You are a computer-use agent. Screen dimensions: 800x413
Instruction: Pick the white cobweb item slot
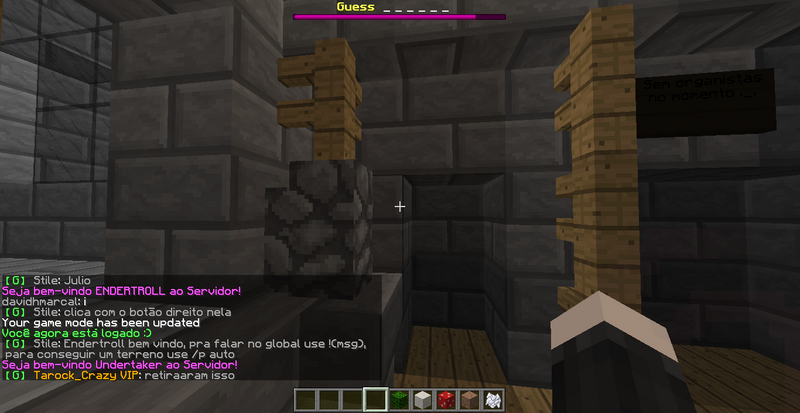(x=493, y=400)
